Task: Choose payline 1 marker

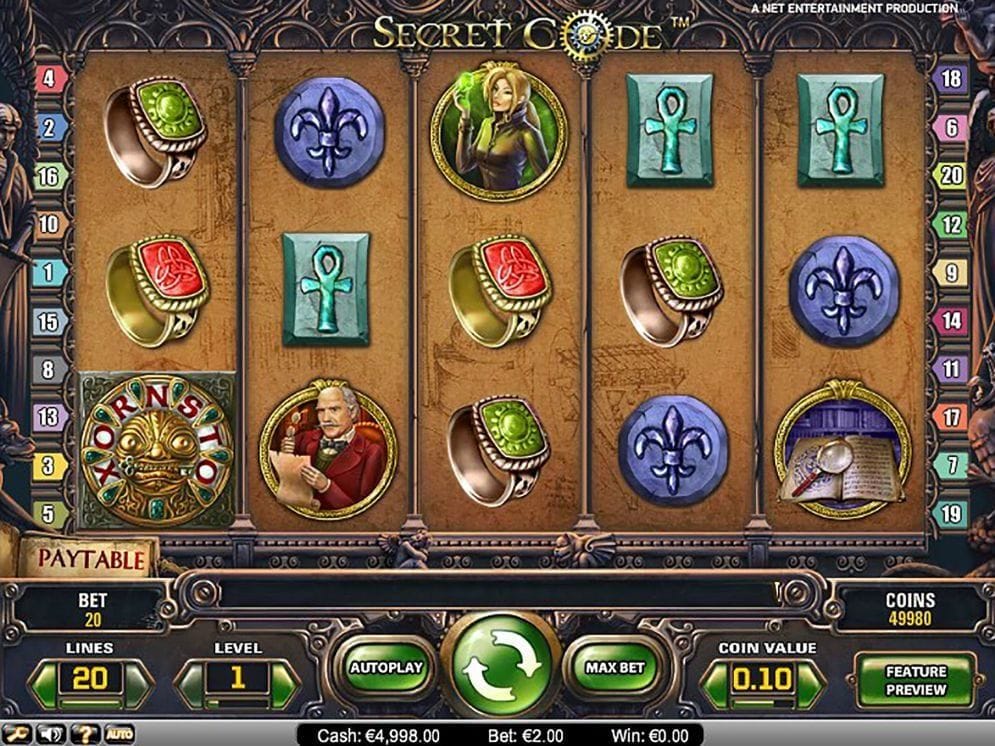Action: tap(50, 272)
